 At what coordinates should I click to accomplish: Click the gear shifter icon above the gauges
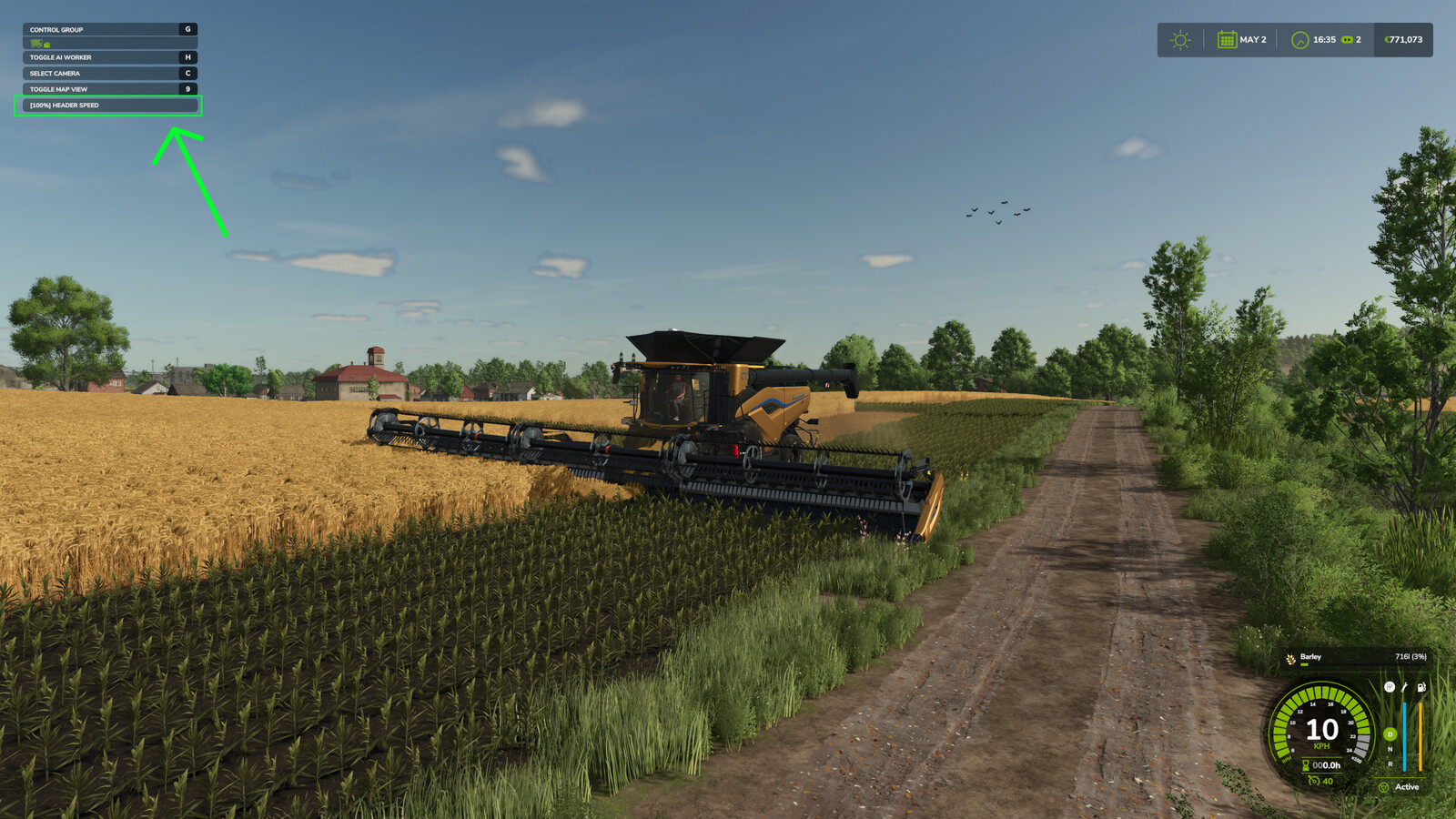1390,686
